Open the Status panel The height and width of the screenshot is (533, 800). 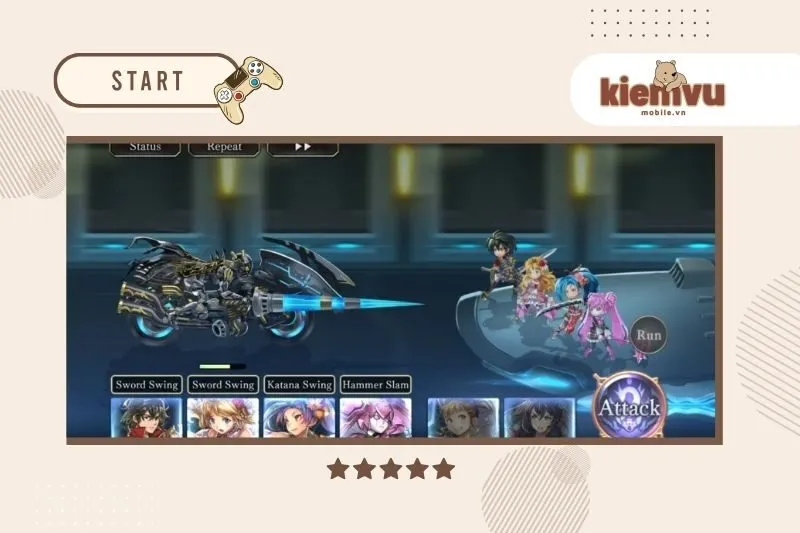[x=145, y=146]
